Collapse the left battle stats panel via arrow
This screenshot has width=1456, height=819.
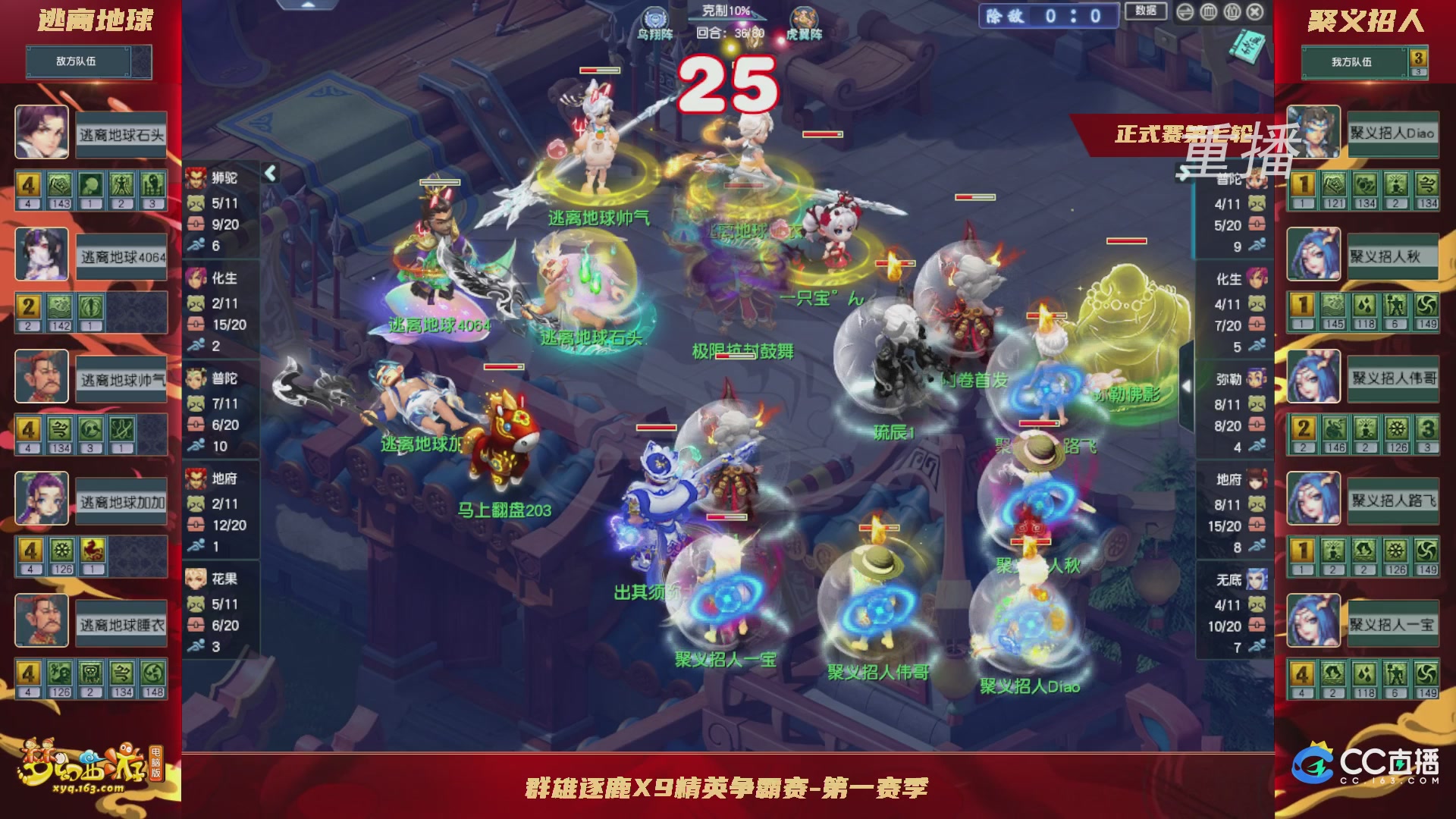(269, 173)
